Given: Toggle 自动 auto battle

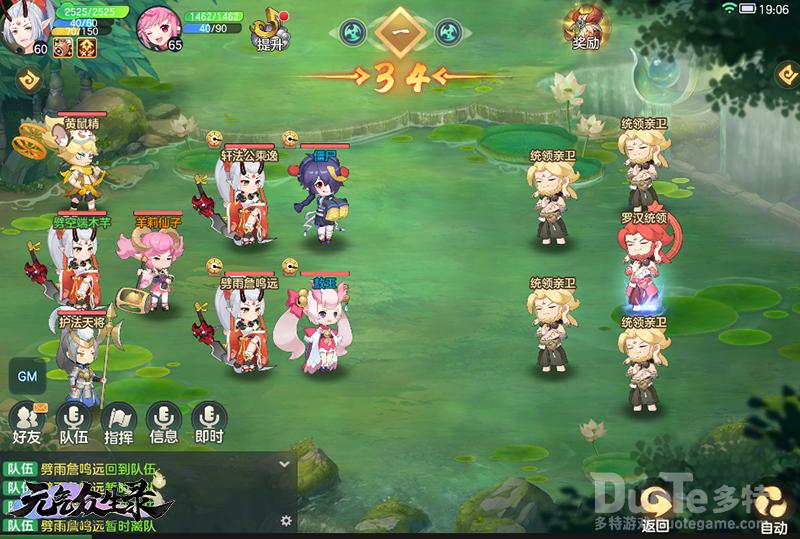Looking at the screenshot, I should [773, 506].
